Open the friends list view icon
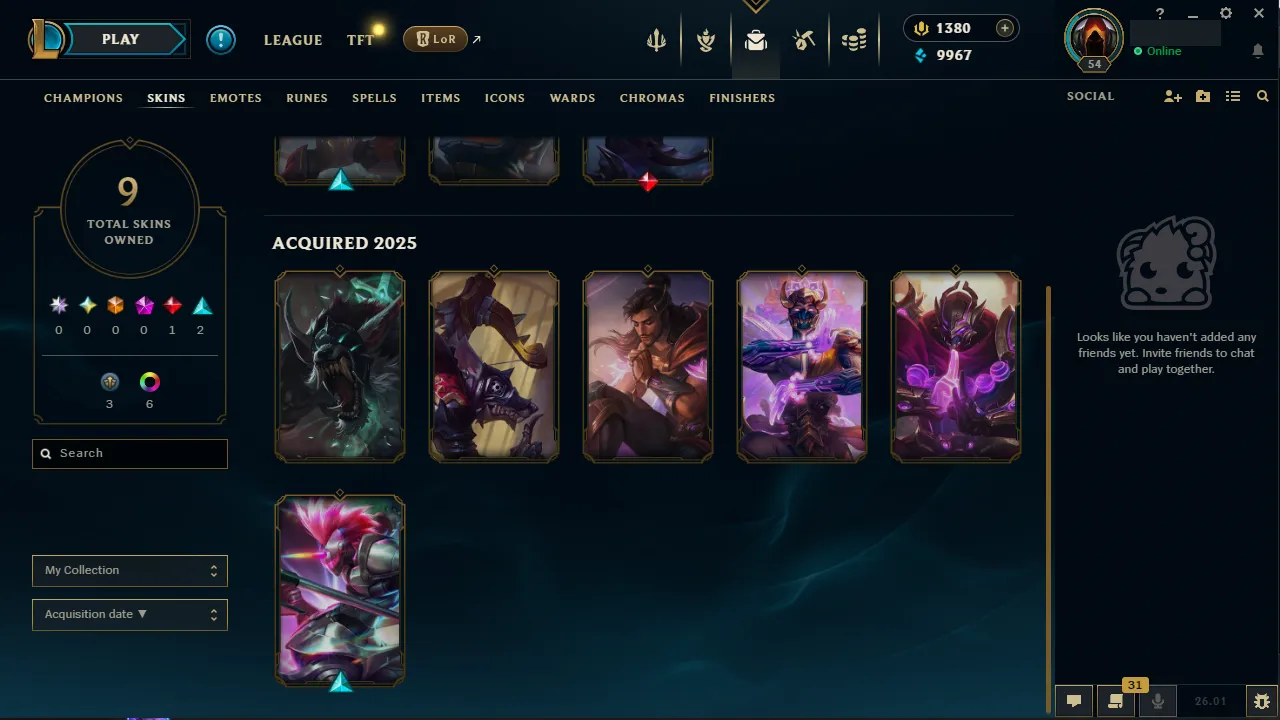Screen dimensions: 1280x720 tap(1232, 96)
